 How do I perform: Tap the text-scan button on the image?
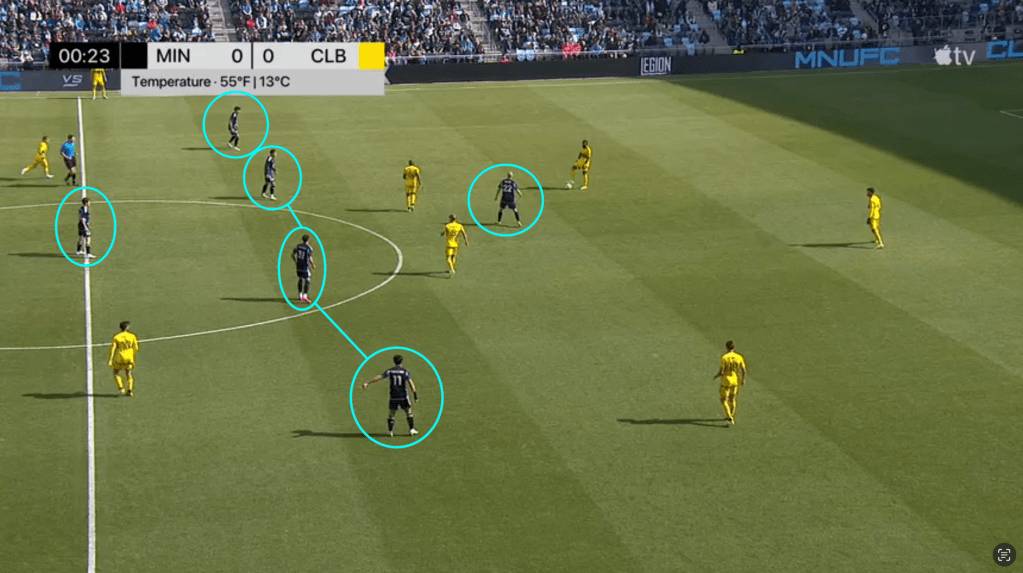pyautogui.click(x=1003, y=554)
